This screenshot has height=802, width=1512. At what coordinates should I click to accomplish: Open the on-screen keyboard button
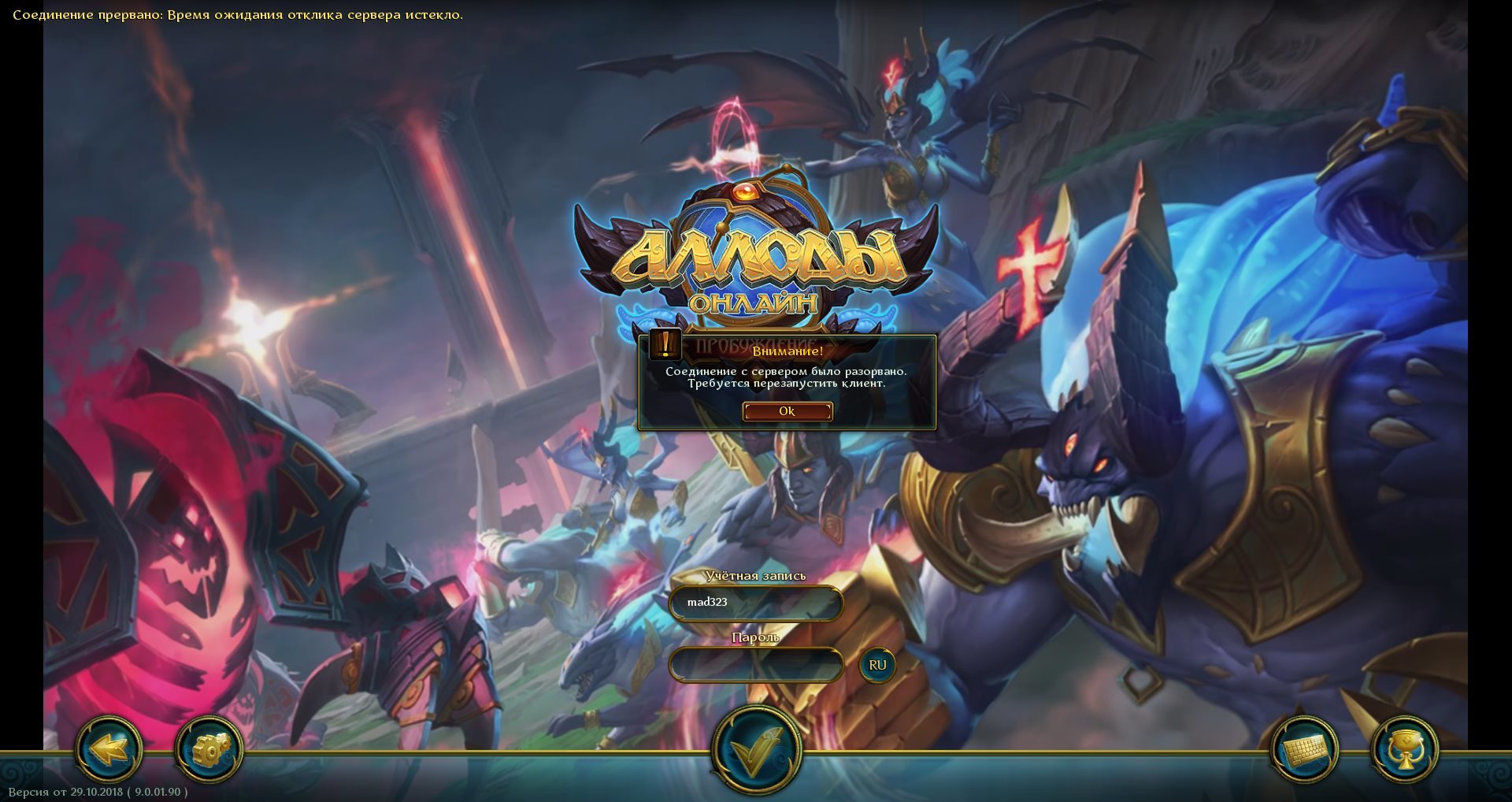point(1304,749)
